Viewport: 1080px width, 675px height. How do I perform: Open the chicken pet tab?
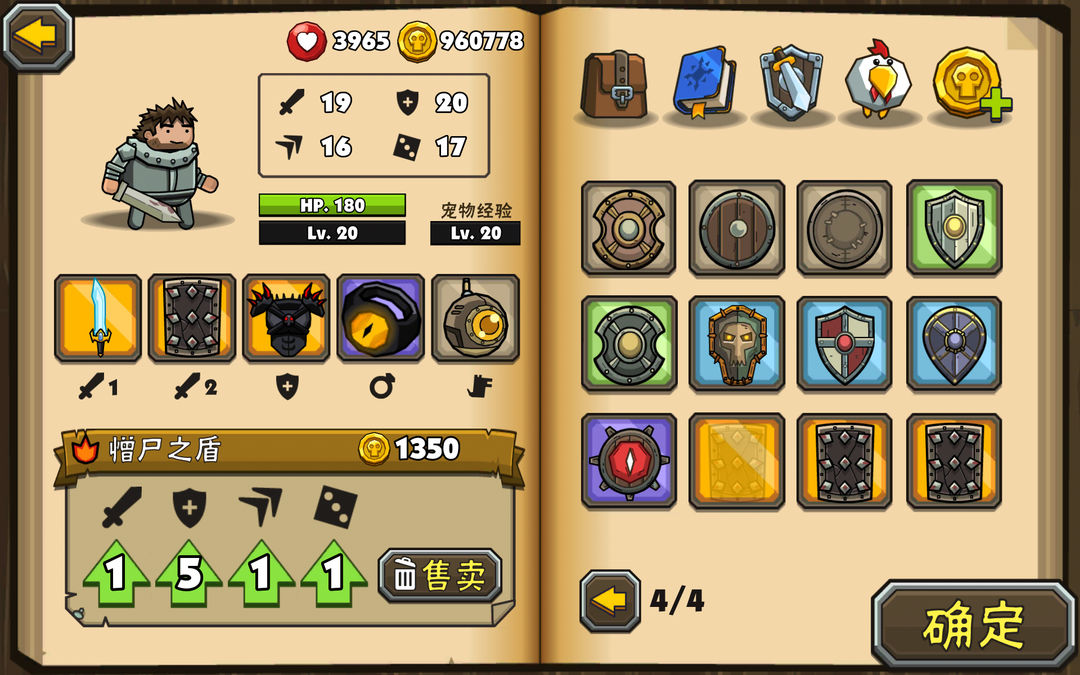pyautogui.click(x=878, y=82)
